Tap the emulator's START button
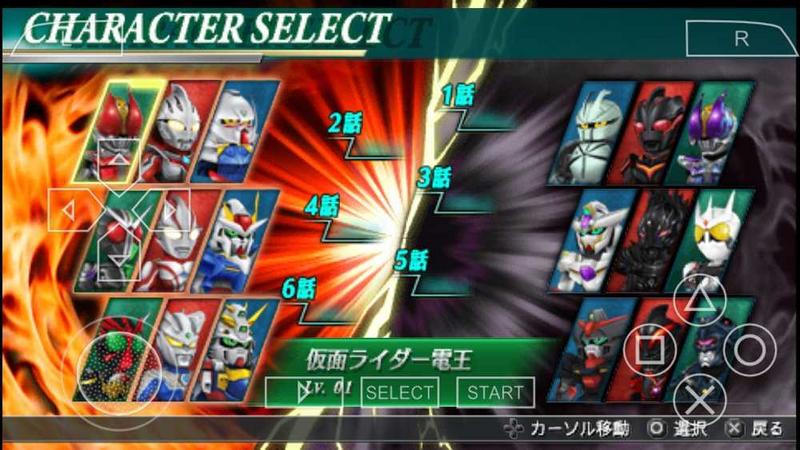 (x=495, y=393)
